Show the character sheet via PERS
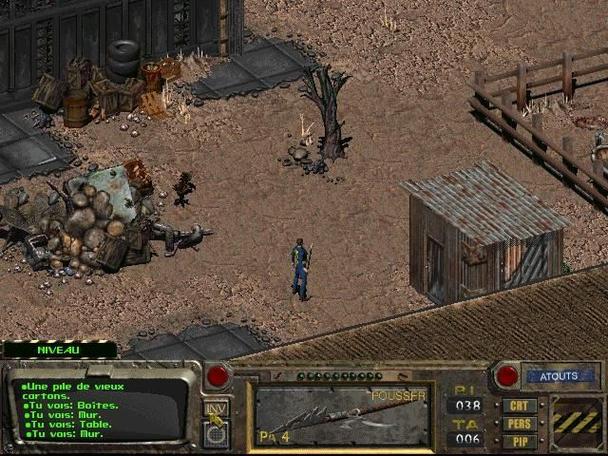 pyautogui.click(x=519, y=423)
